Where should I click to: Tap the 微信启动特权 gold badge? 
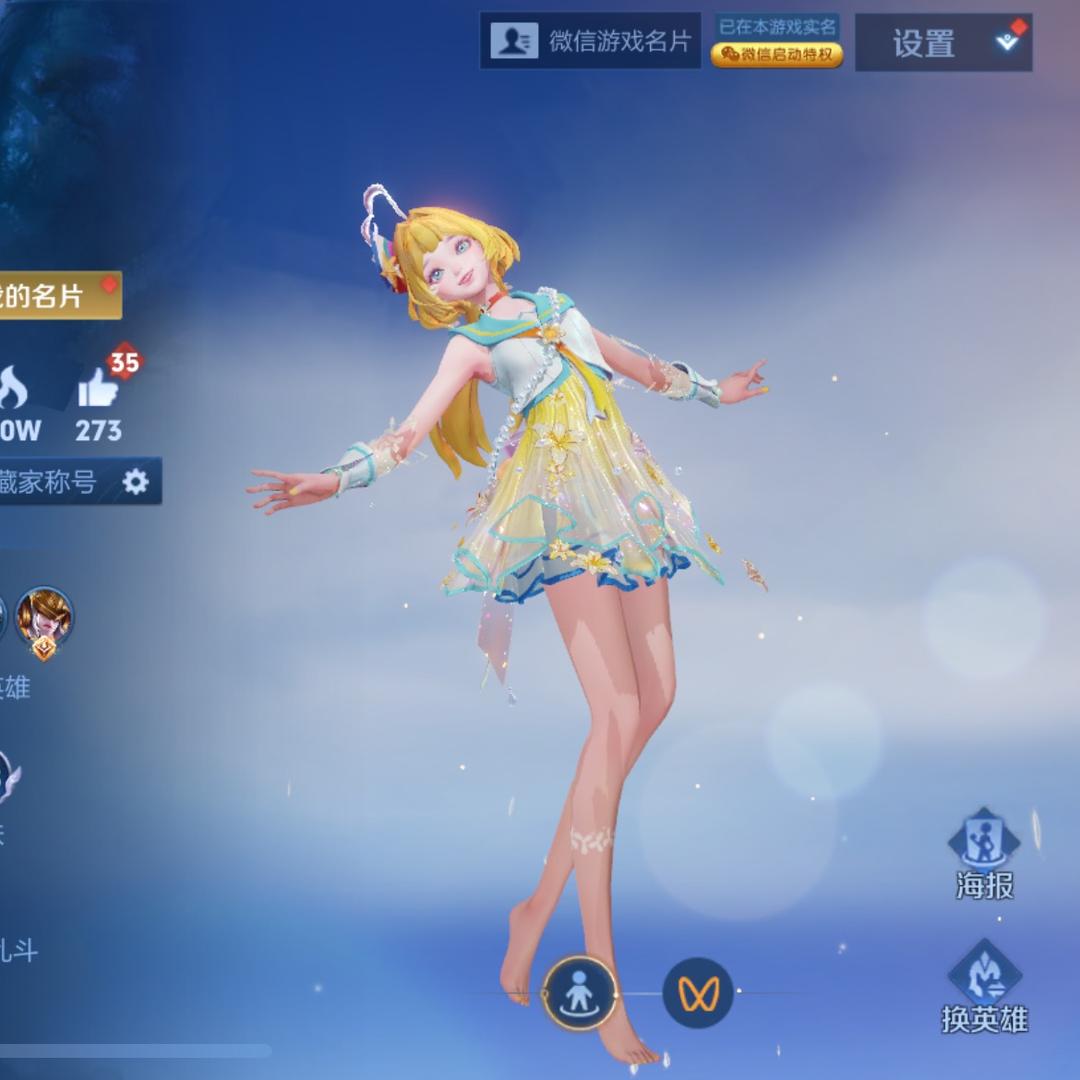point(777,55)
